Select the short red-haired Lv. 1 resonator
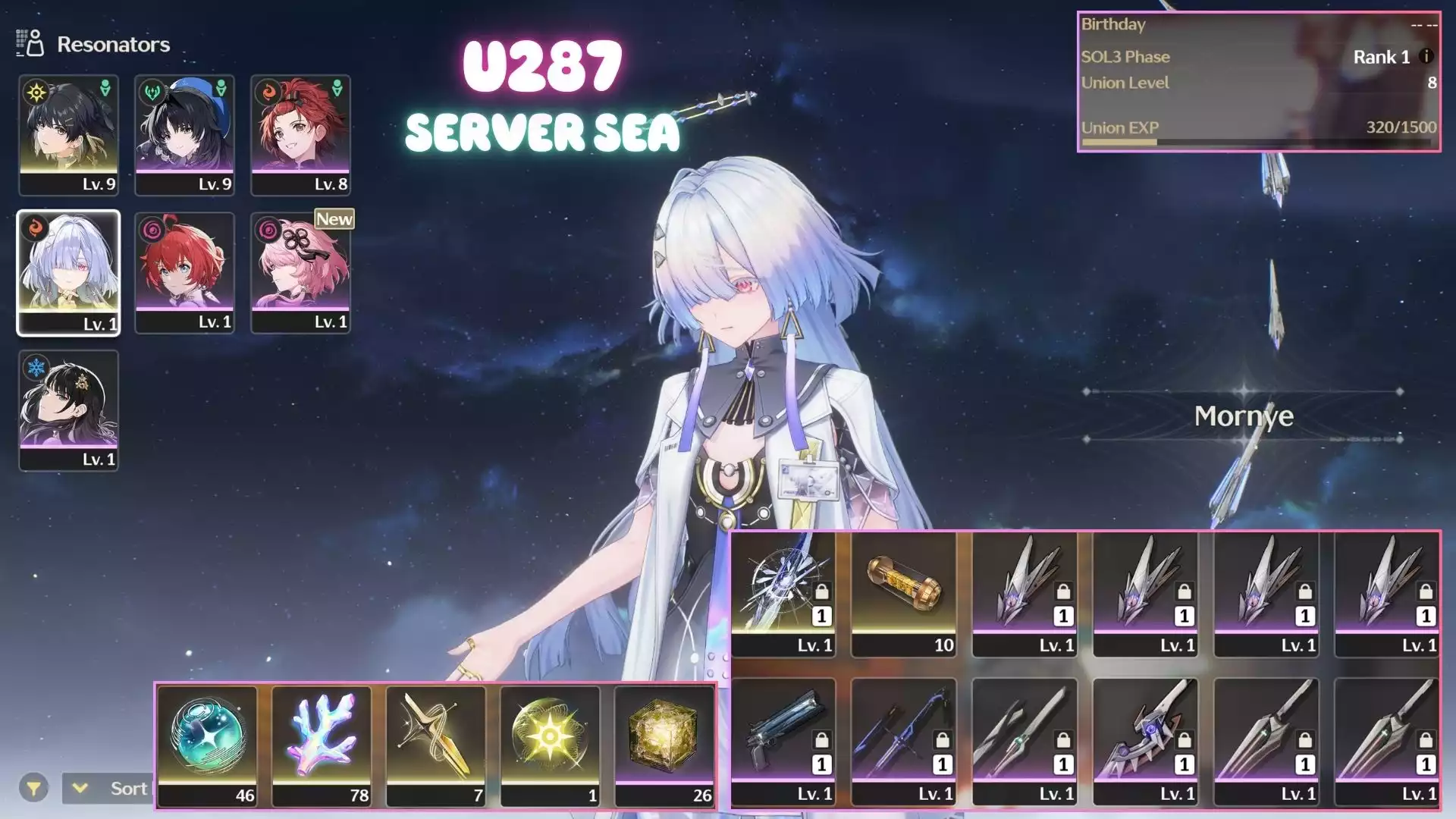This screenshot has height=819, width=1456. point(184,273)
